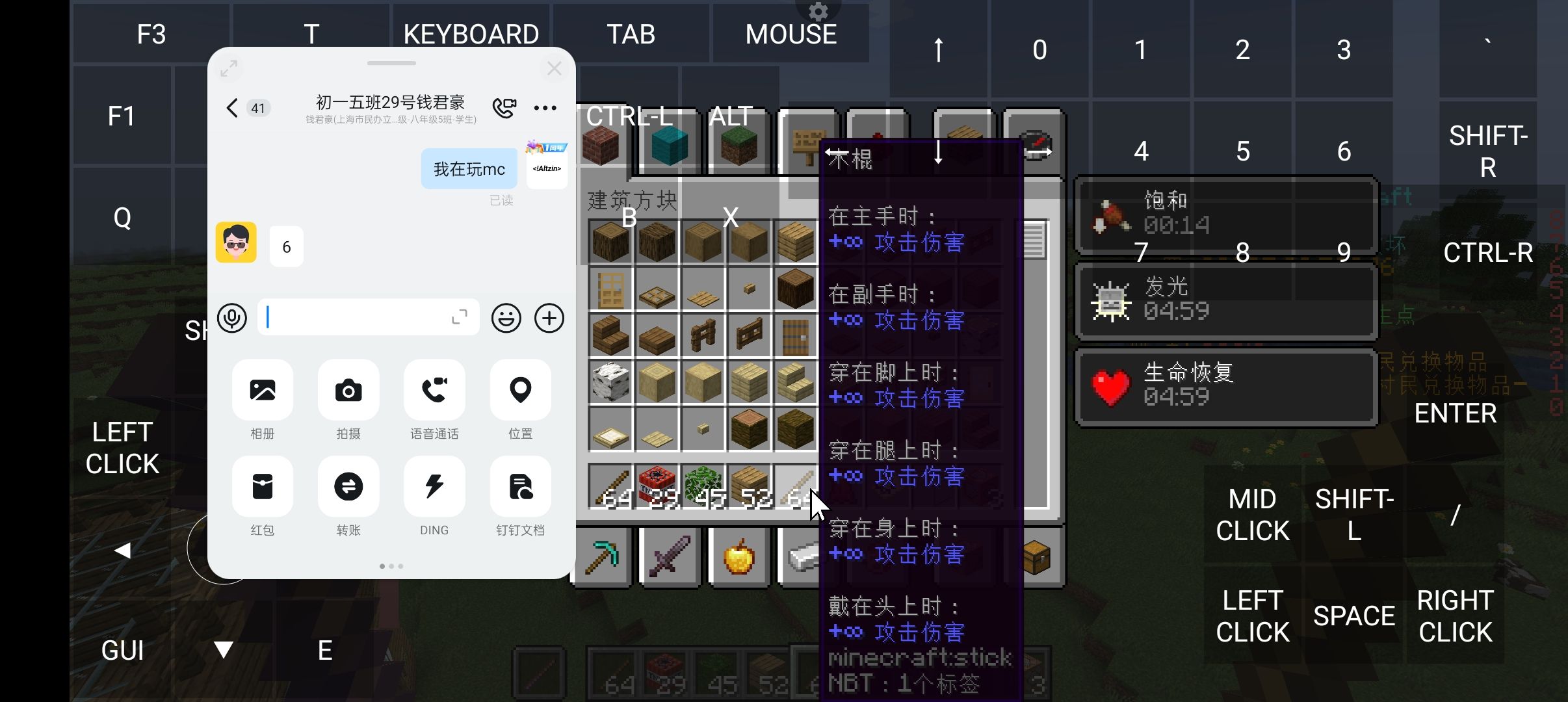Choose the golden apple food tab

(739, 557)
